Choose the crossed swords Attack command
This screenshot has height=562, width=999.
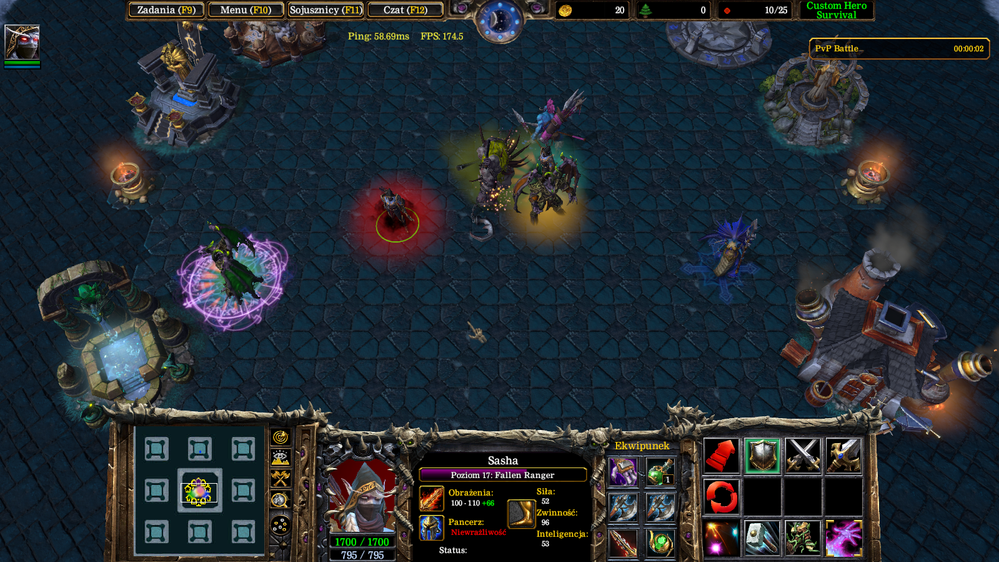pos(803,456)
